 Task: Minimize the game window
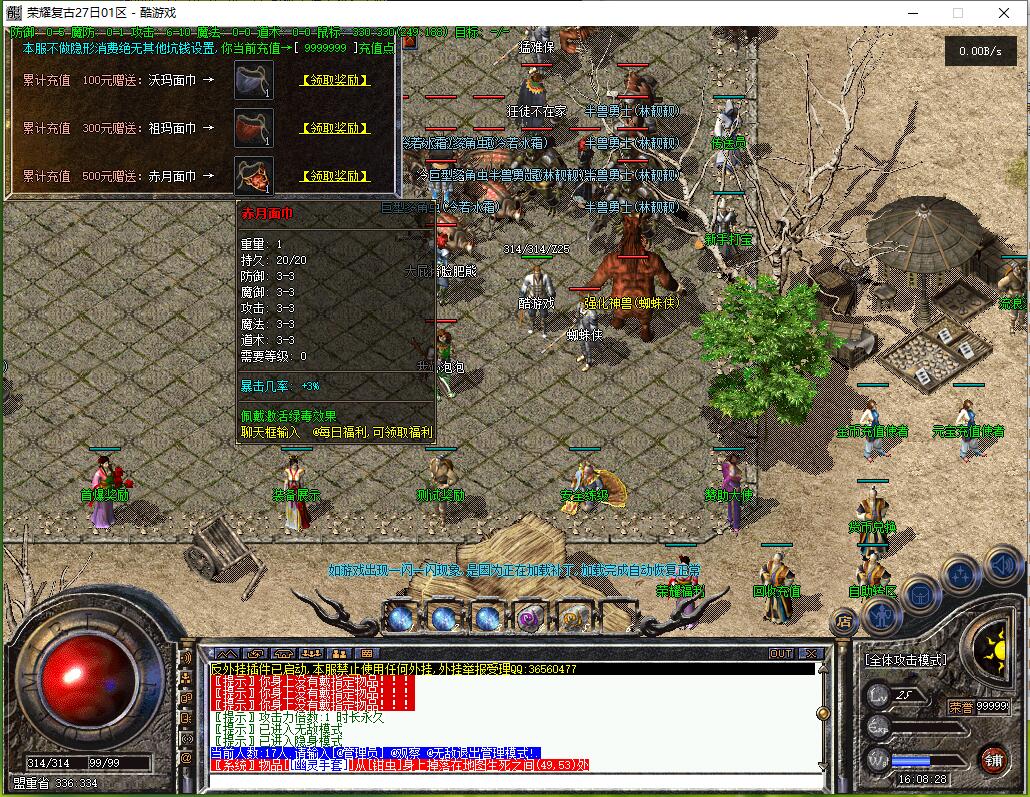click(911, 13)
